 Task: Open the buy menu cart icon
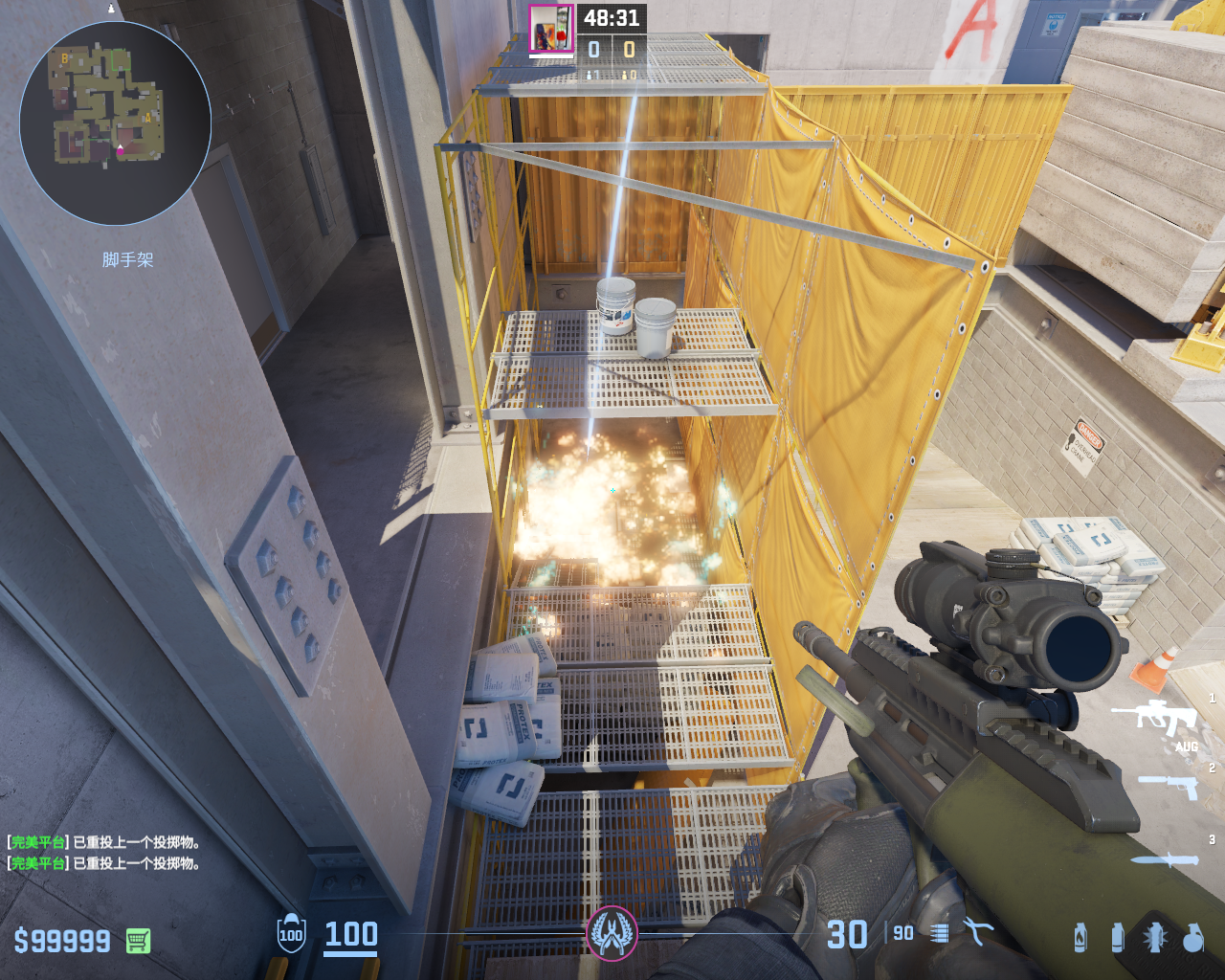(138, 941)
